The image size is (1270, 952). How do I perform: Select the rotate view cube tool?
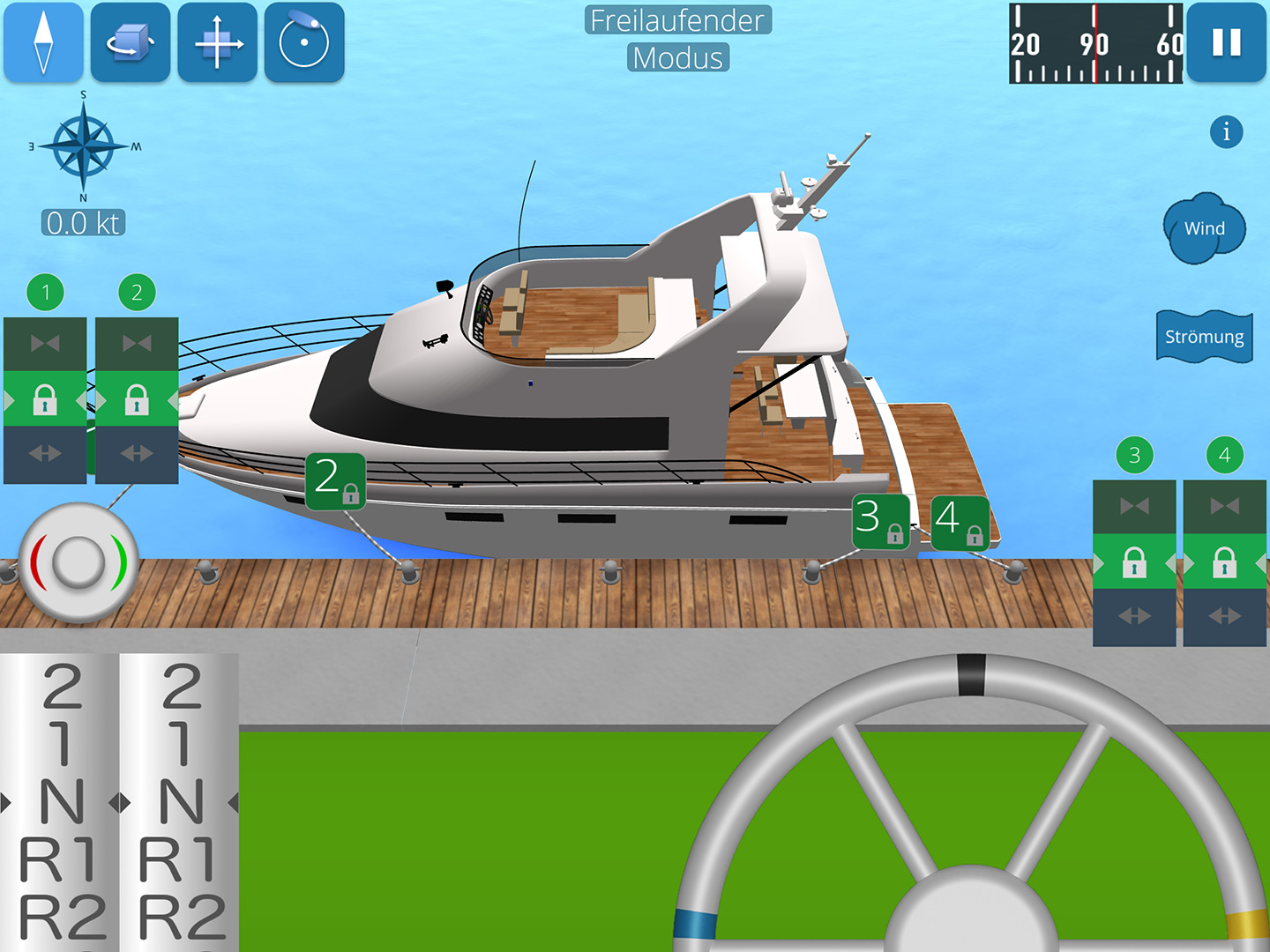coord(130,42)
